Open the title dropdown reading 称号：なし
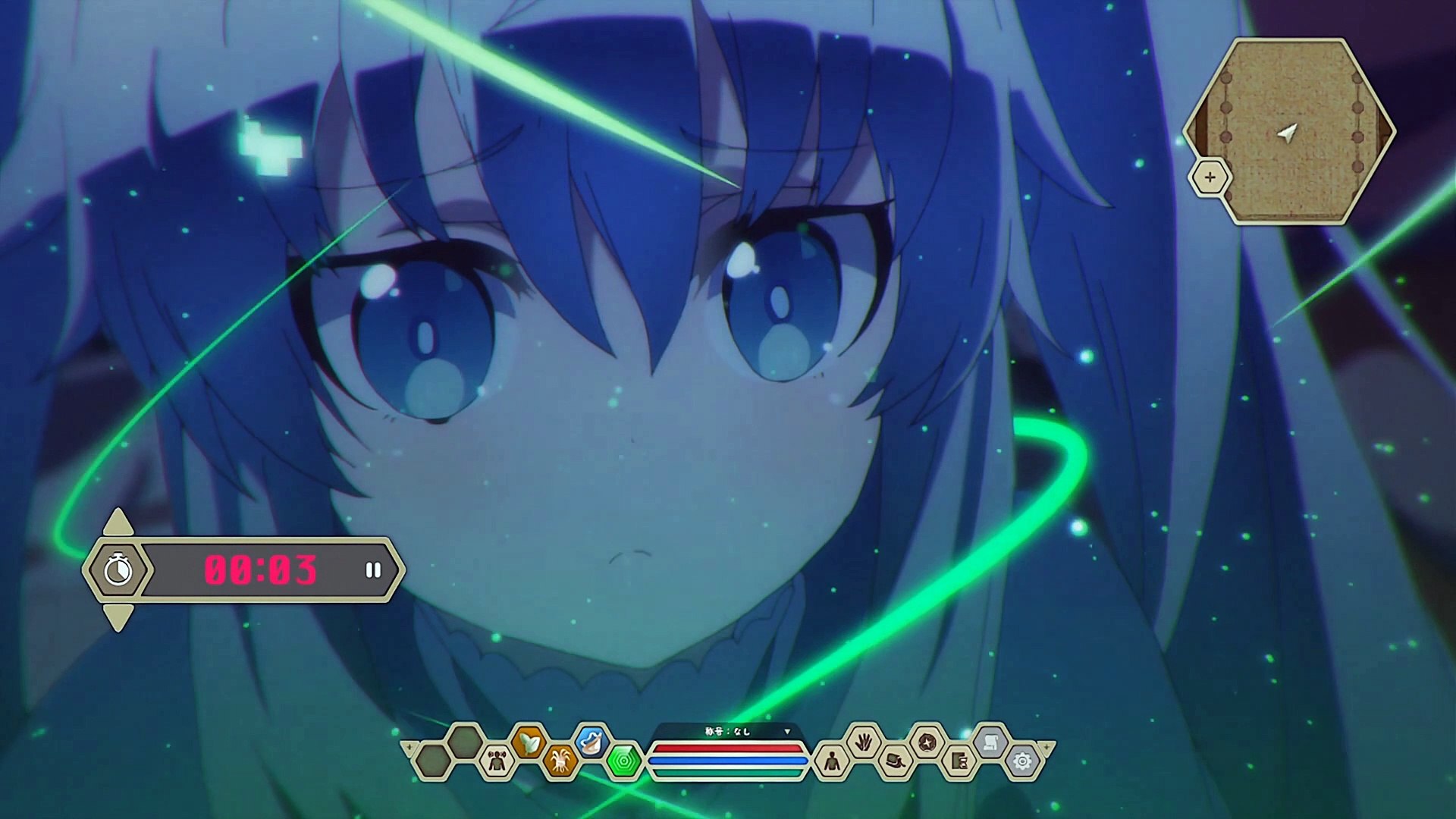Image resolution: width=1456 pixels, height=819 pixels. (x=786, y=732)
